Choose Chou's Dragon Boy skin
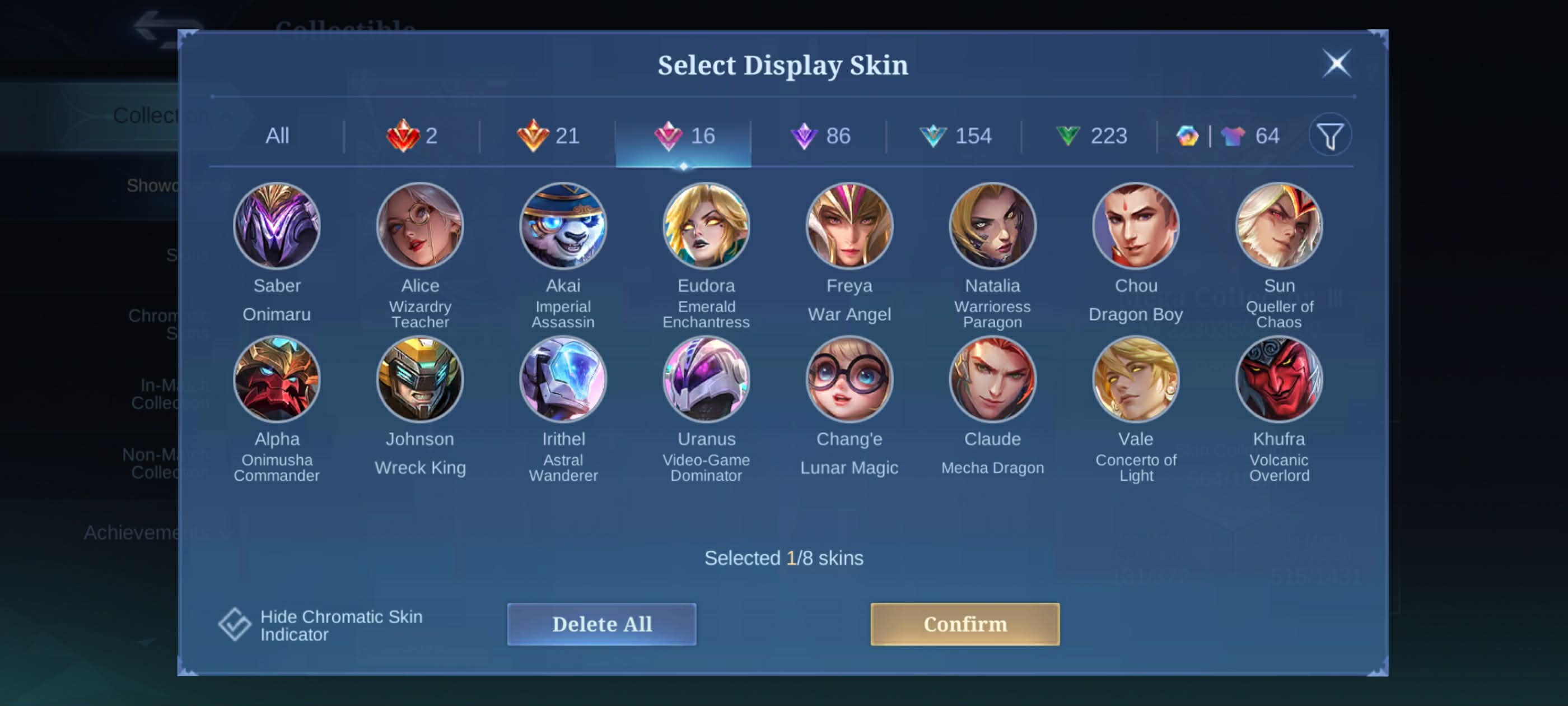Viewport: 1568px width, 706px height. click(1135, 226)
